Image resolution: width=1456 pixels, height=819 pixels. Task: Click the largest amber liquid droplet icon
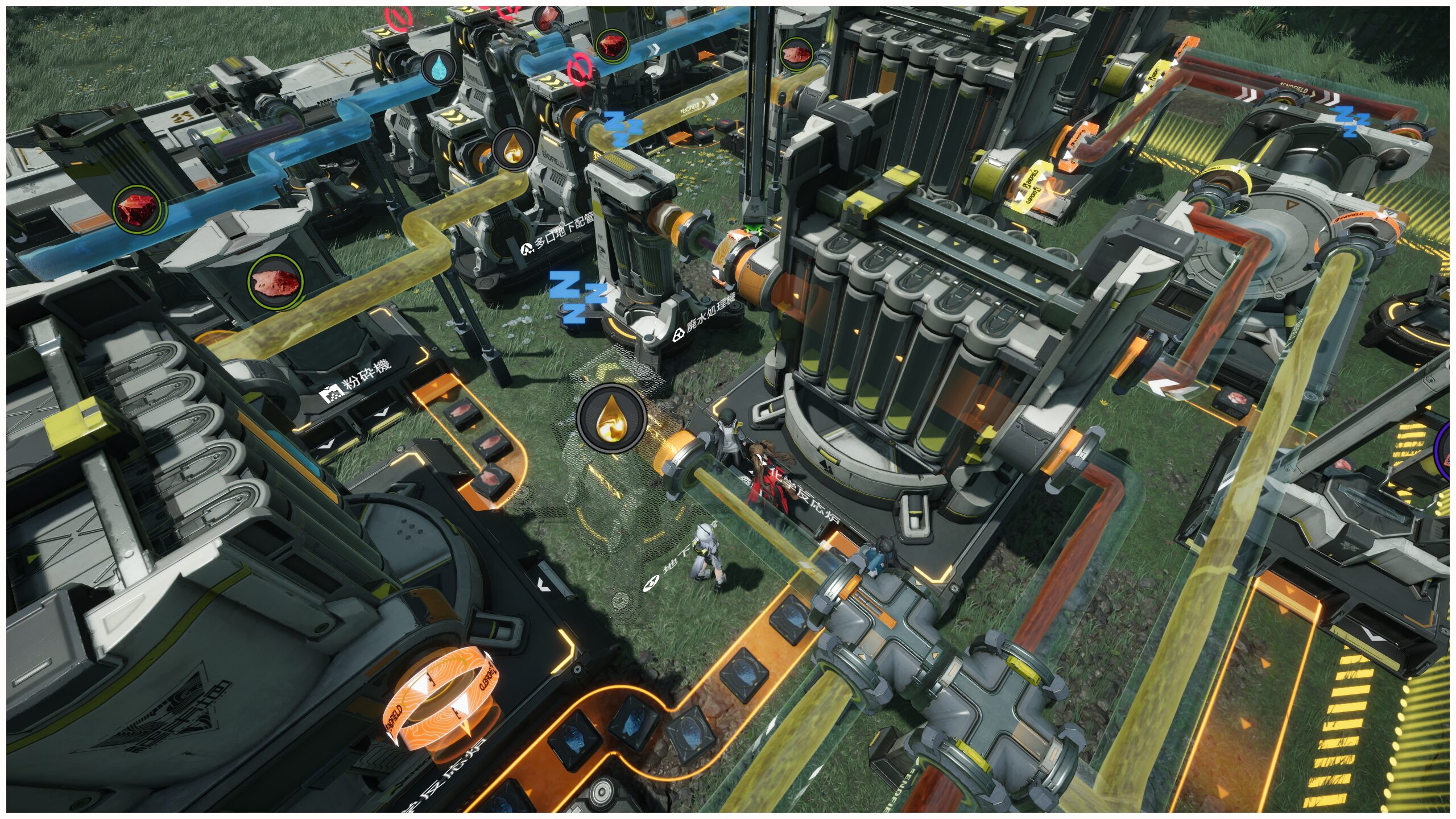click(x=611, y=419)
